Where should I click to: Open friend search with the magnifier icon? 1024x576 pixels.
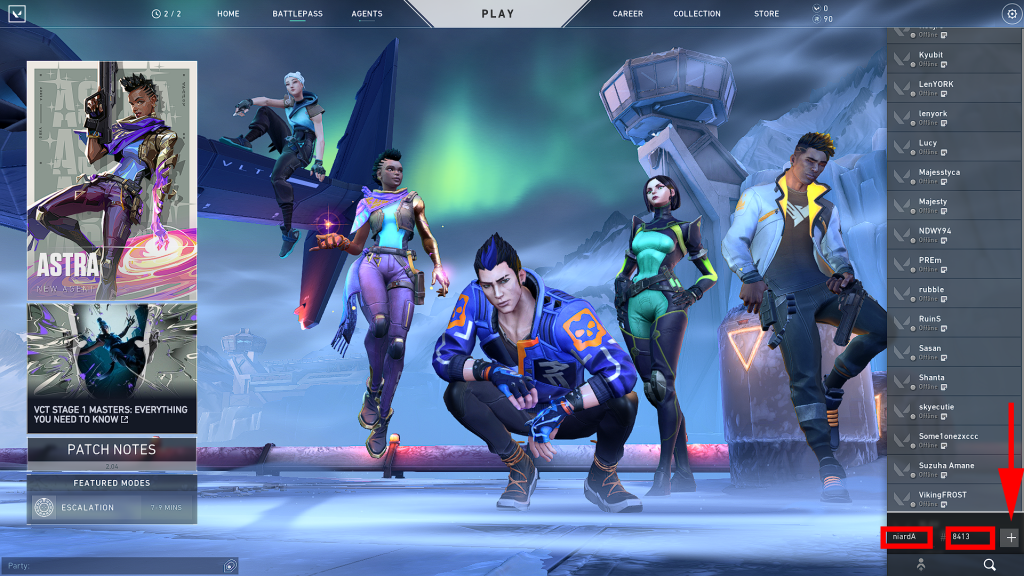[x=989, y=565]
